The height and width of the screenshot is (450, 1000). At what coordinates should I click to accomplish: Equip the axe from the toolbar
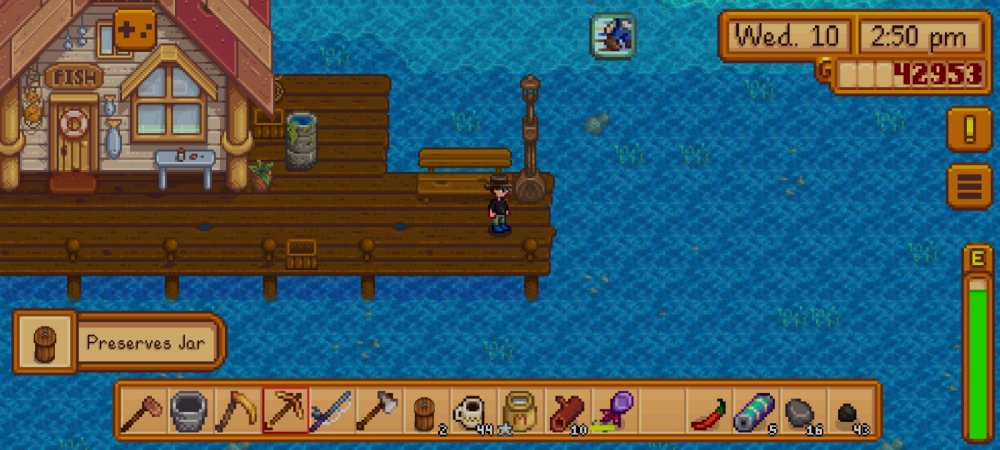378,410
